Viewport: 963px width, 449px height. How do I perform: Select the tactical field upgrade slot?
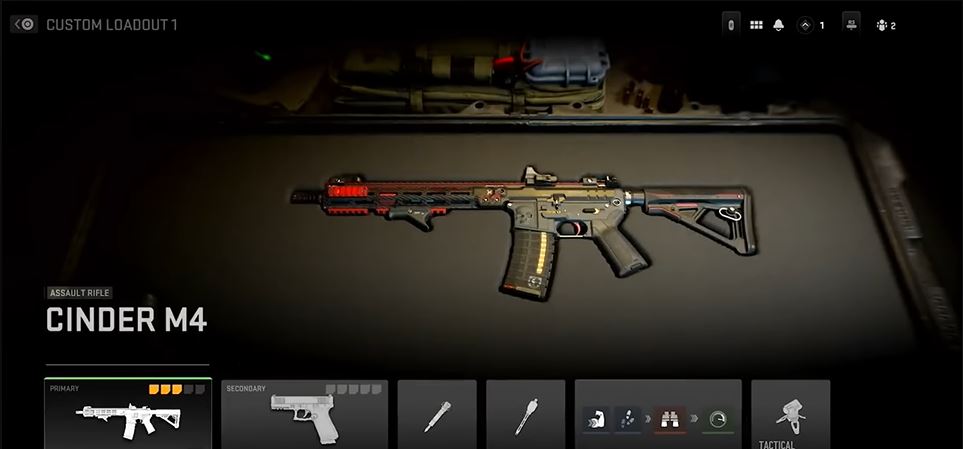(790, 414)
